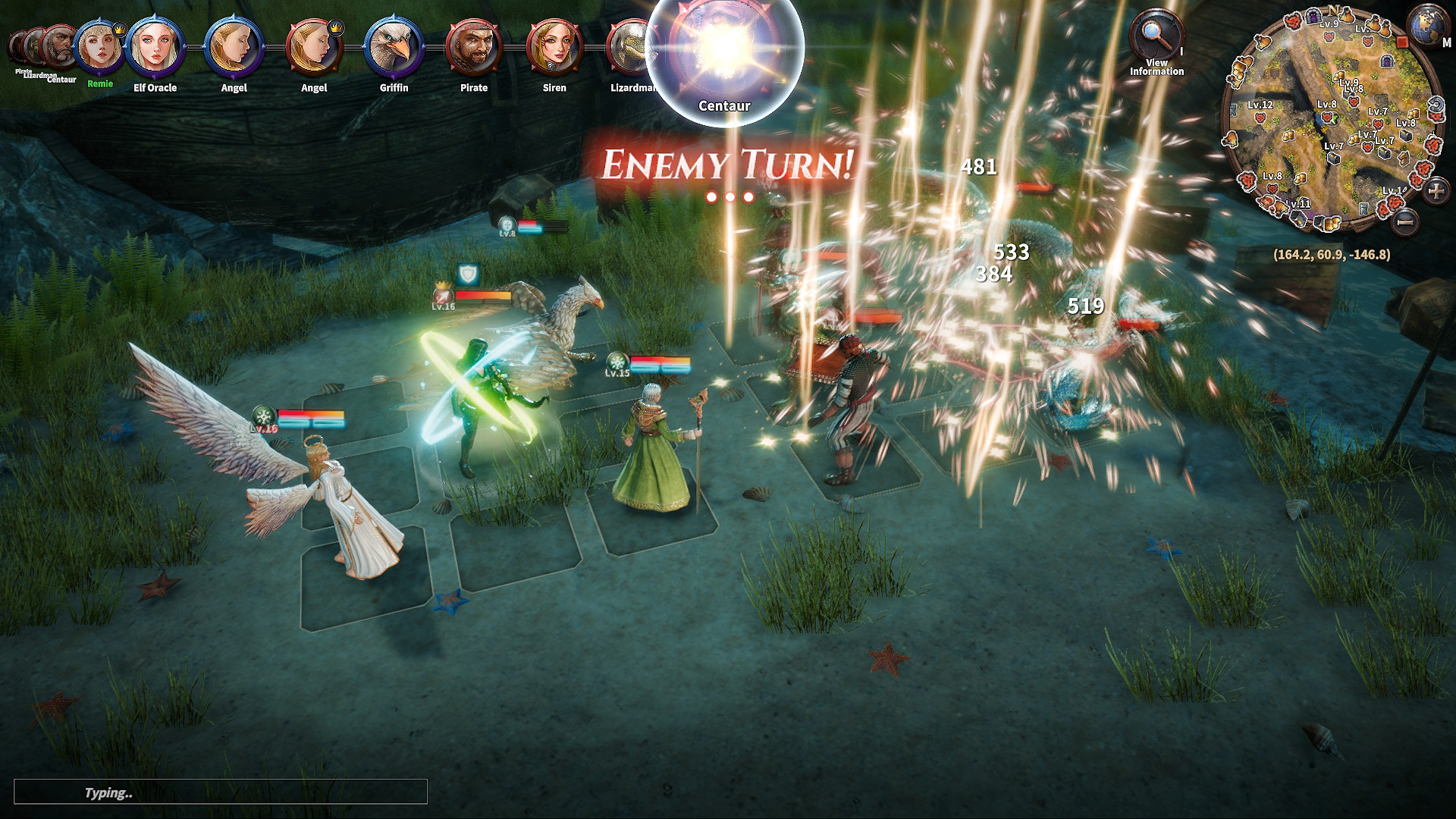Select the Lizardman portrait beside Siren
Viewport: 1456px width, 819px height.
629,47
